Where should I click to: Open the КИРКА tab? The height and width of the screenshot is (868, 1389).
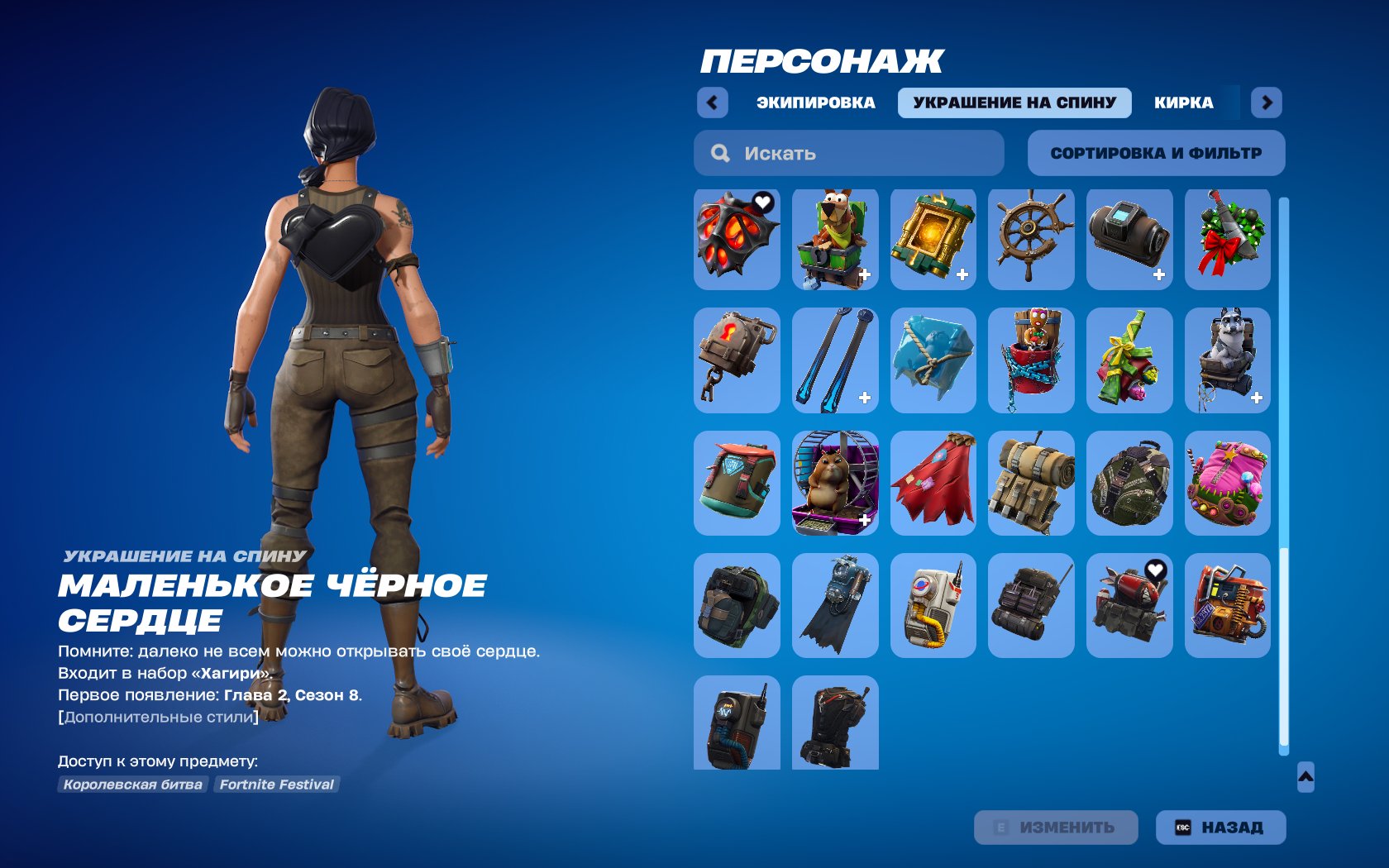click(x=1184, y=102)
